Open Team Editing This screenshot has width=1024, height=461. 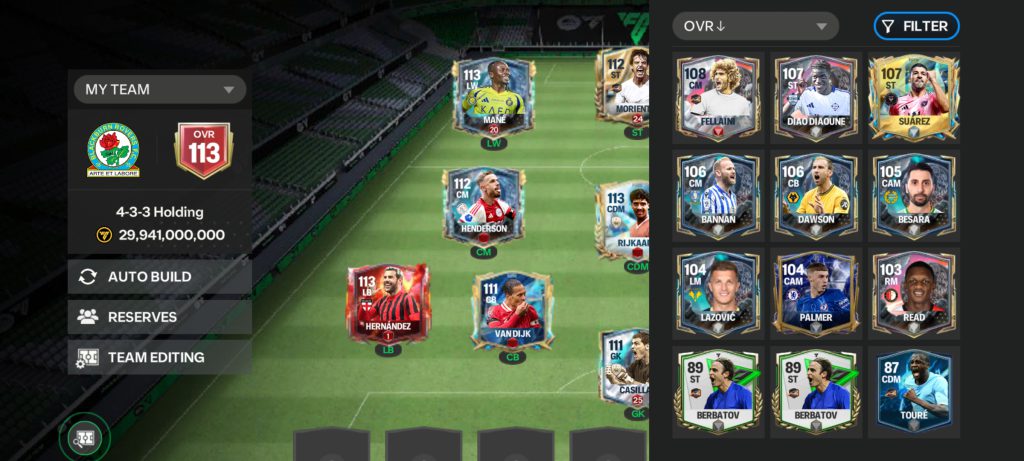point(160,357)
